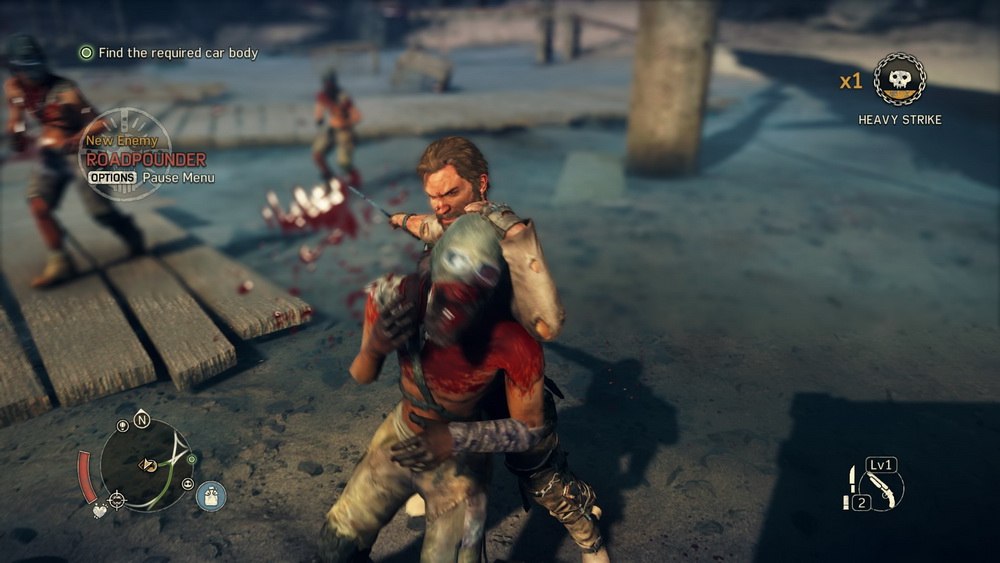Open the New Enemy Roadpounder notification
This screenshot has width=1000, height=563.
146,159
